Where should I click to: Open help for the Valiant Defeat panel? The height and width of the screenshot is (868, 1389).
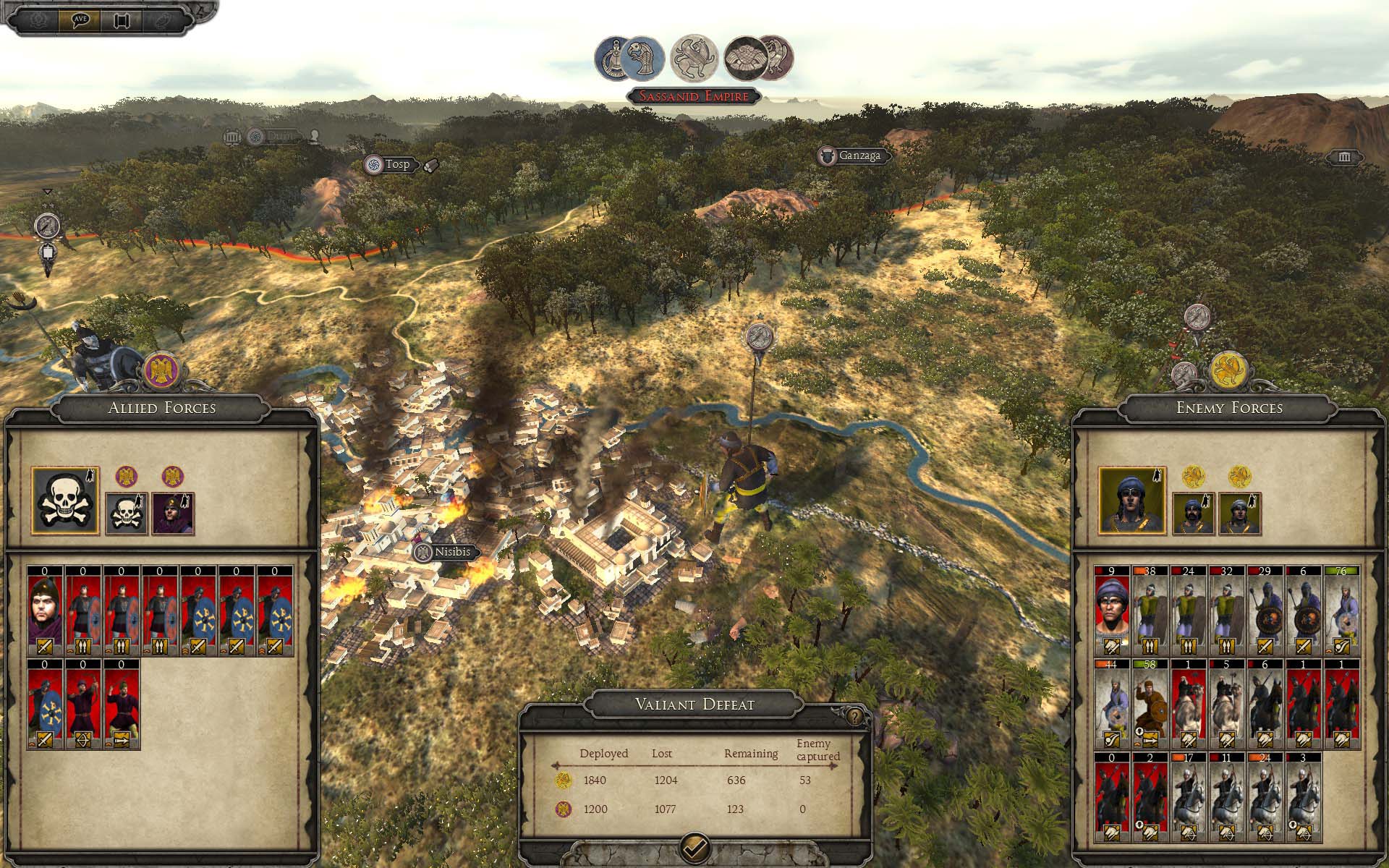[x=855, y=716]
